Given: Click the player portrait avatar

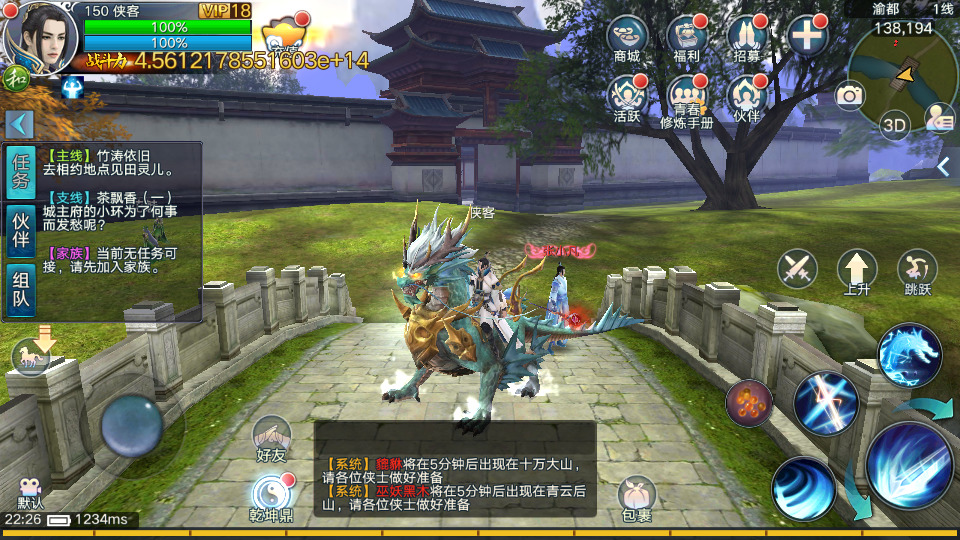Looking at the screenshot, I should tap(42, 37).
